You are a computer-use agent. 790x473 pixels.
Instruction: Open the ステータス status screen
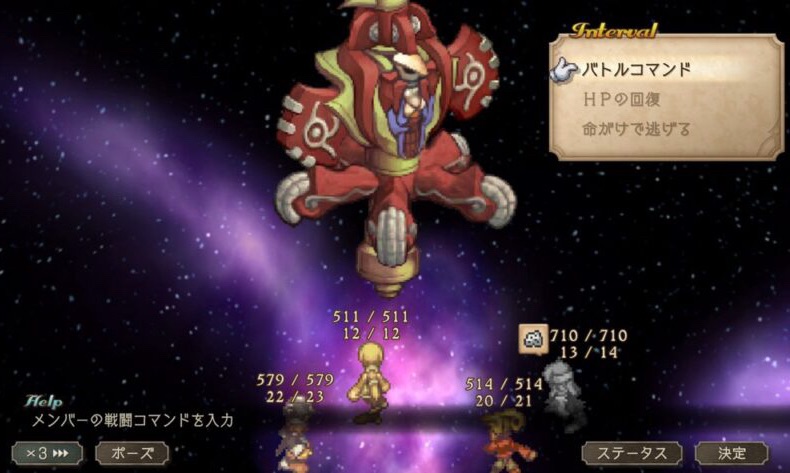(x=632, y=453)
